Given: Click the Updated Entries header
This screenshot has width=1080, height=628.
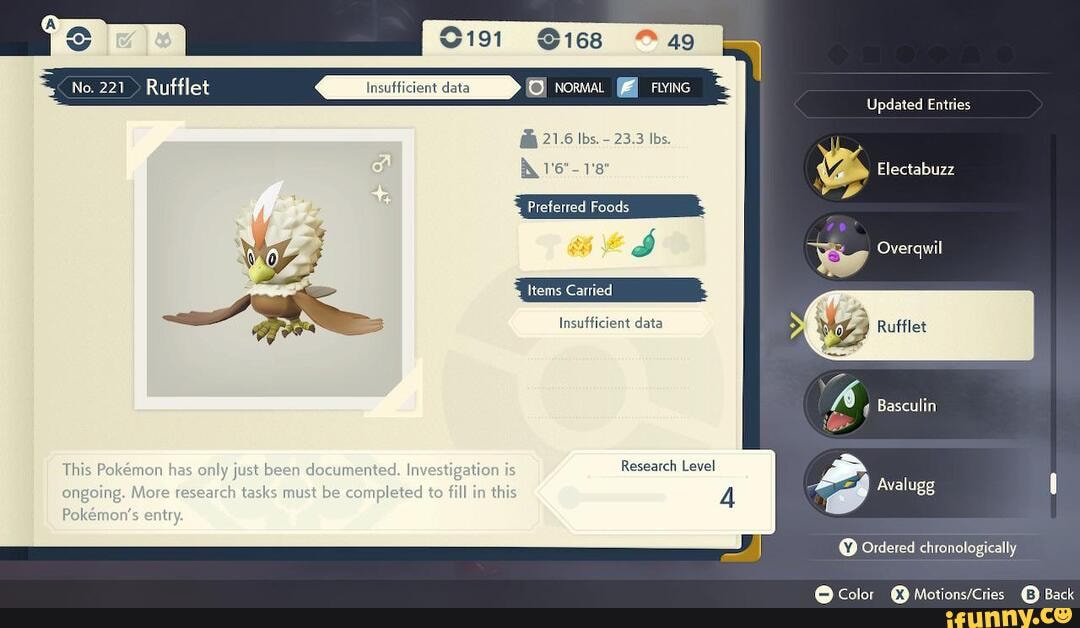Looking at the screenshot, I should pyautogui.click(x=918, y=104).
